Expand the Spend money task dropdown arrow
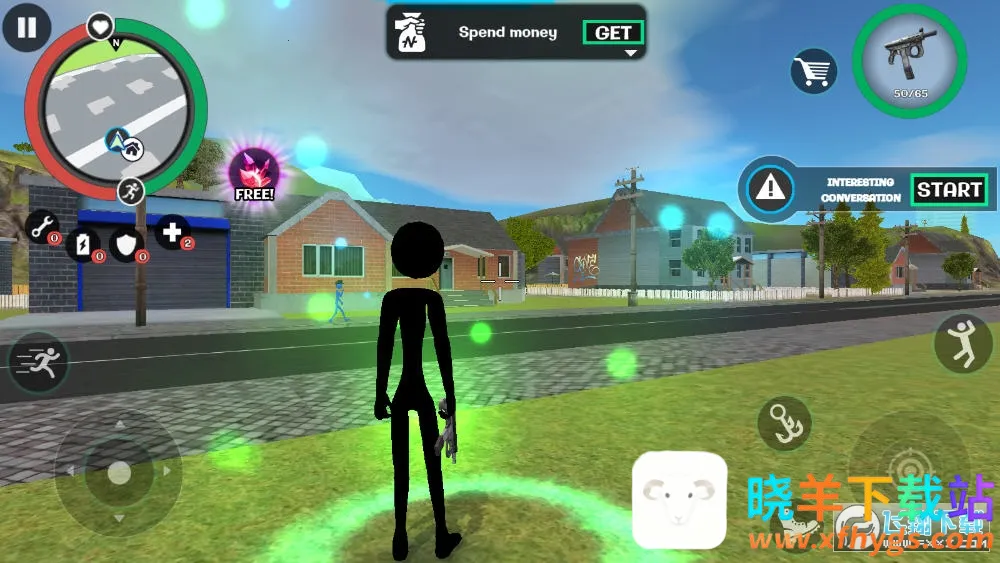This screenshot has height=563, width=1000. point(630,53)
